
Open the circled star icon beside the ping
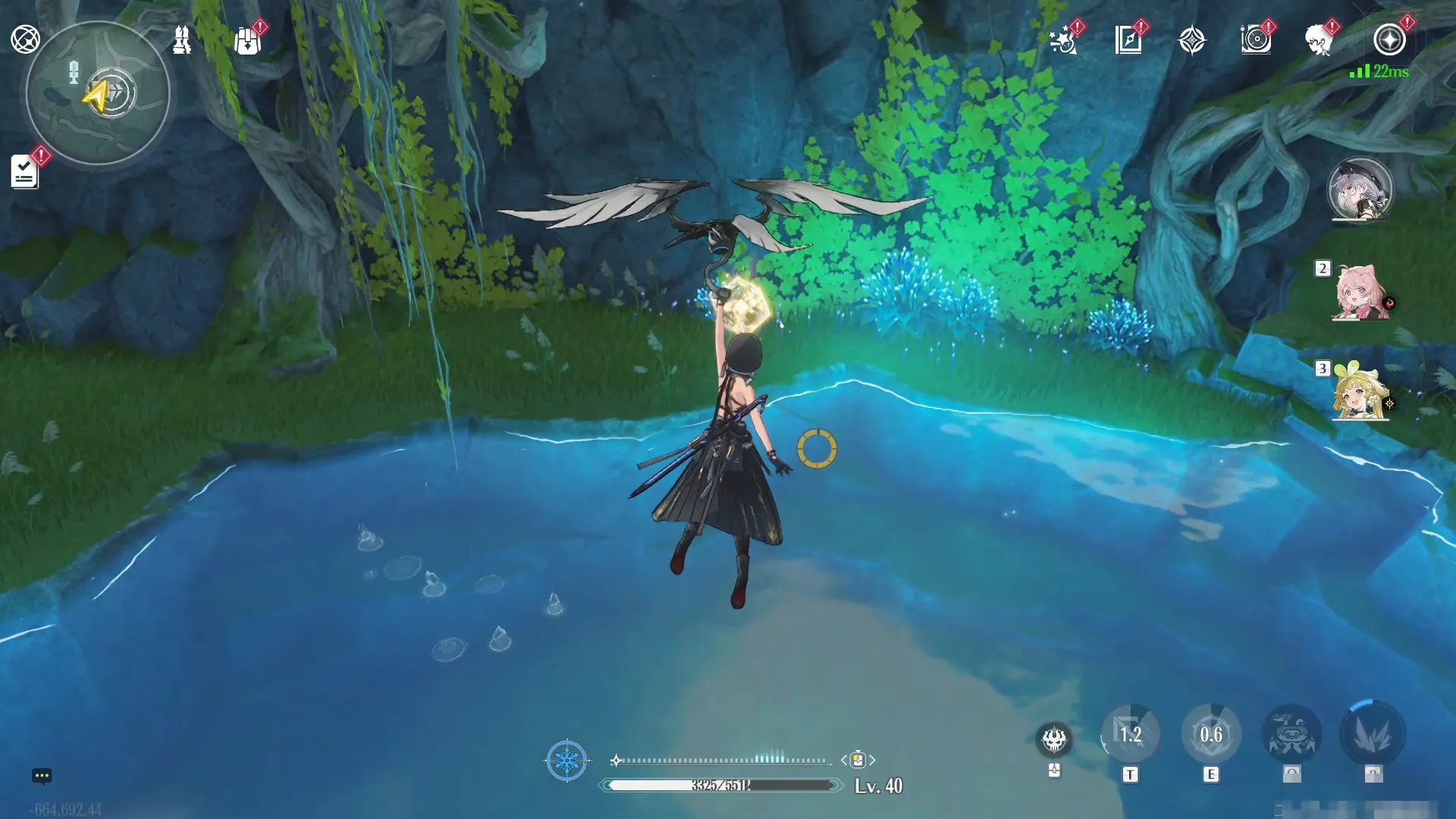tap(1389, 40)
